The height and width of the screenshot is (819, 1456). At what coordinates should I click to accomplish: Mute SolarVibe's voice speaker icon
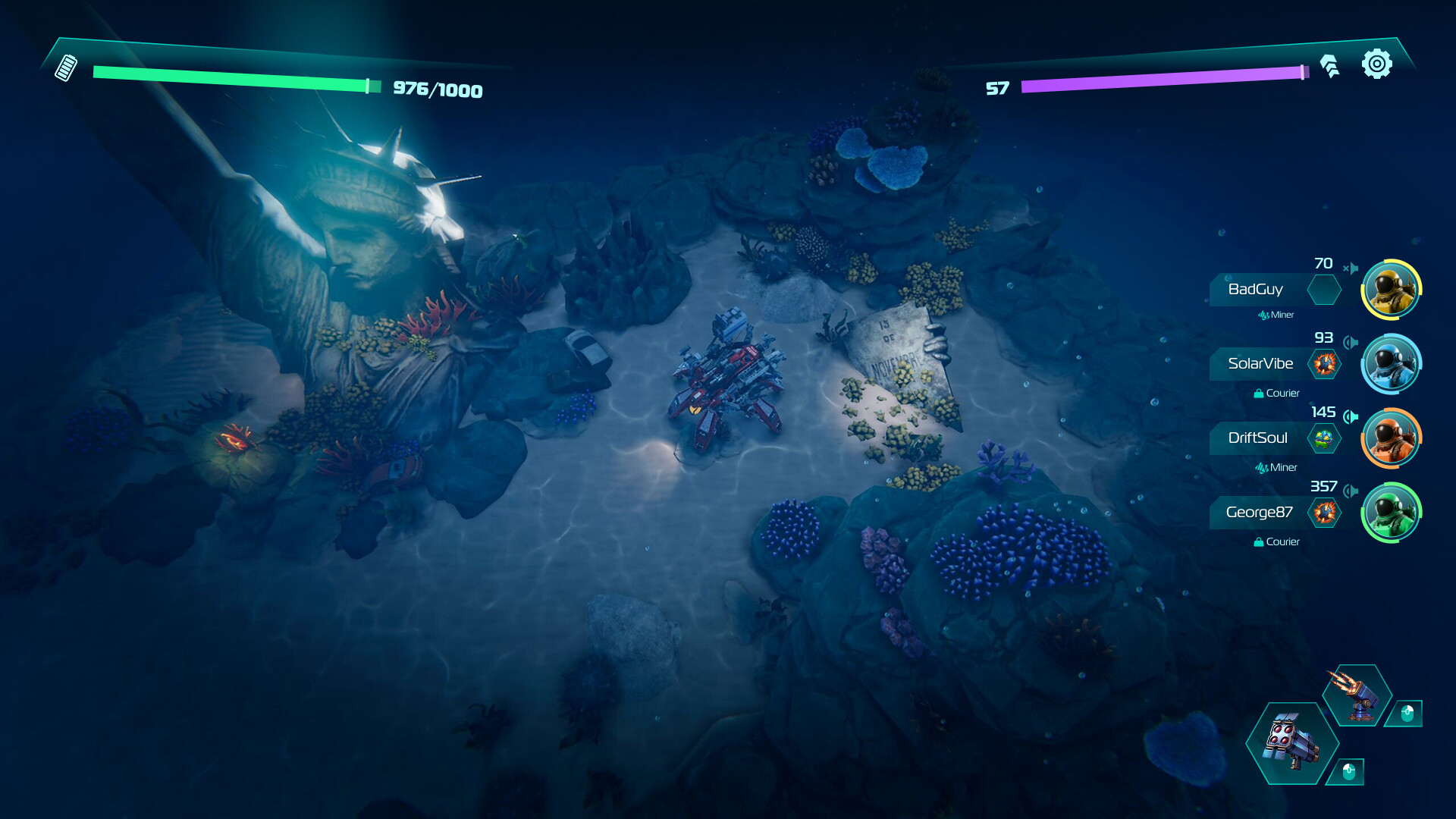(x=1351, y=343)
